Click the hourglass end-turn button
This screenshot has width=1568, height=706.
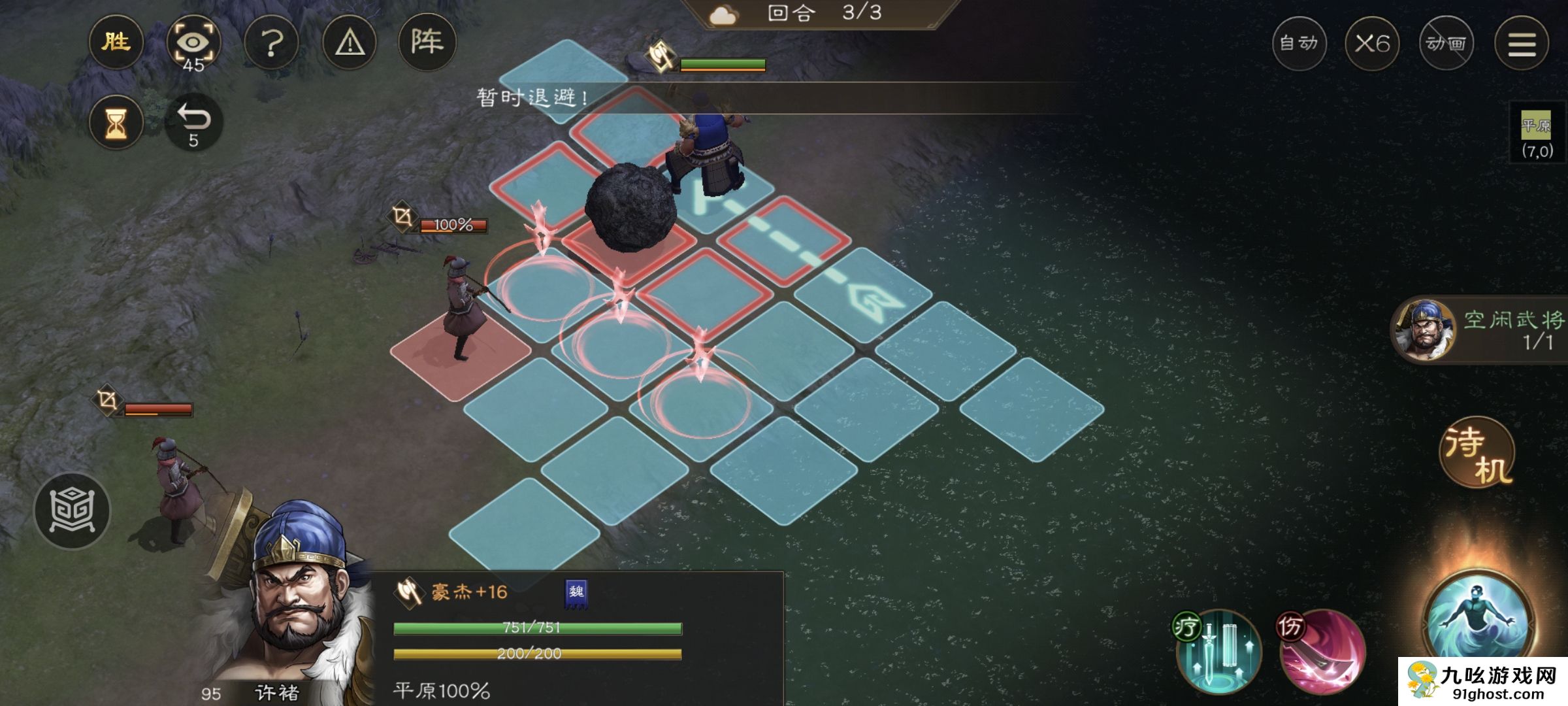[x=116, y=122]
